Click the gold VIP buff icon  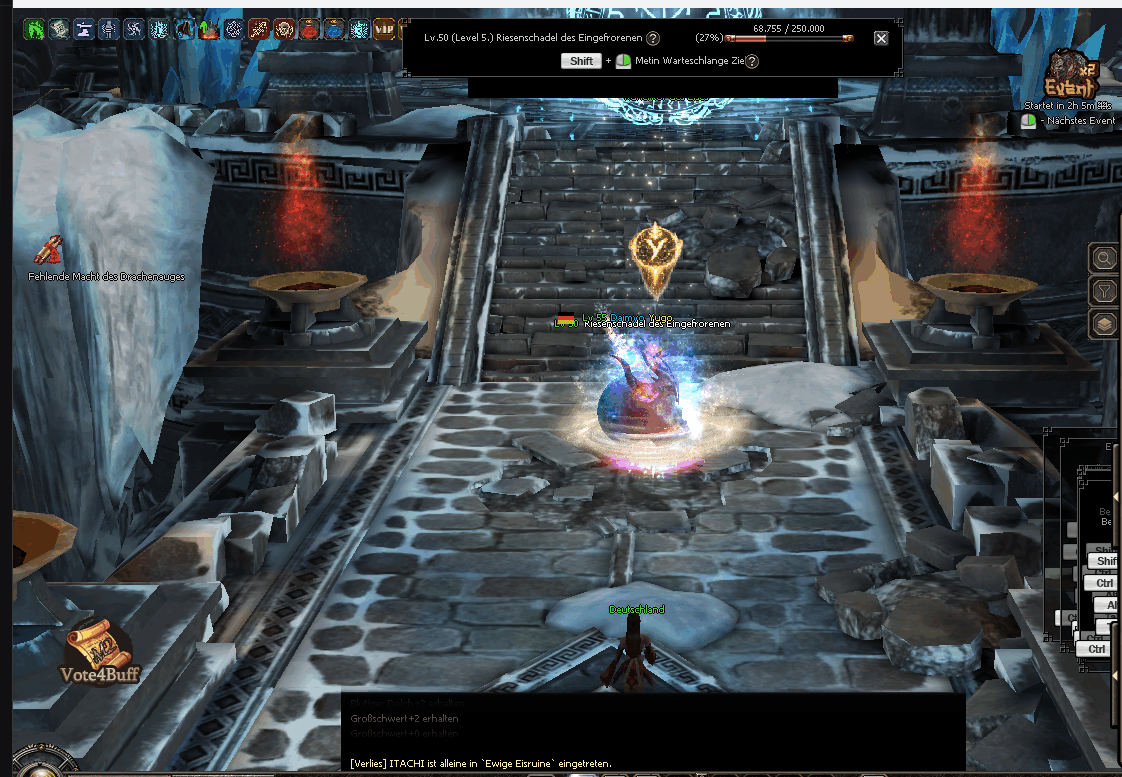(x=384, y=29)
